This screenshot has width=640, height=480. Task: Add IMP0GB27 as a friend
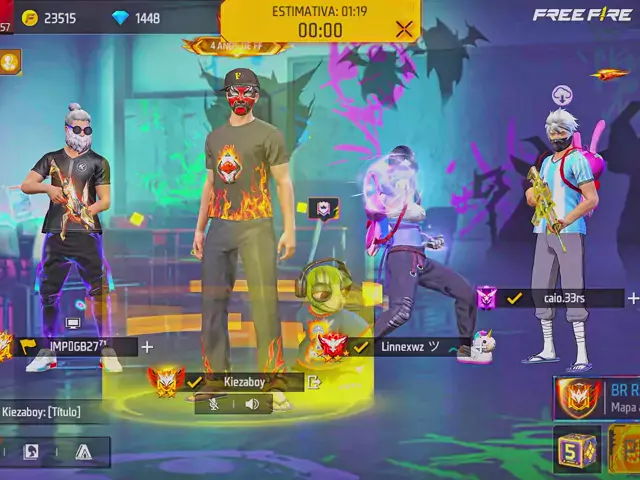pos(147,347)
